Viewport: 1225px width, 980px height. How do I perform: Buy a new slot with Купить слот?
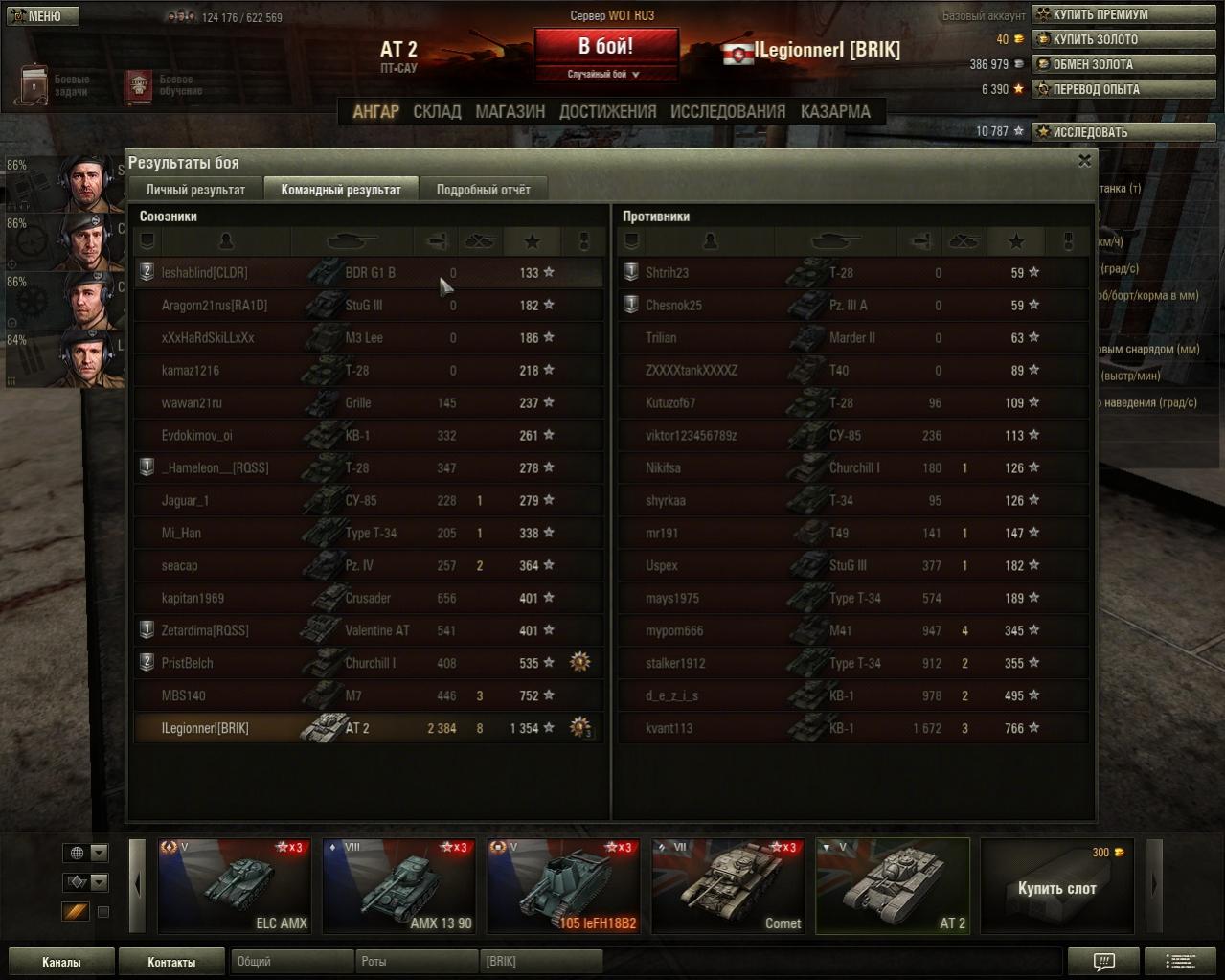coord(1056,886)
